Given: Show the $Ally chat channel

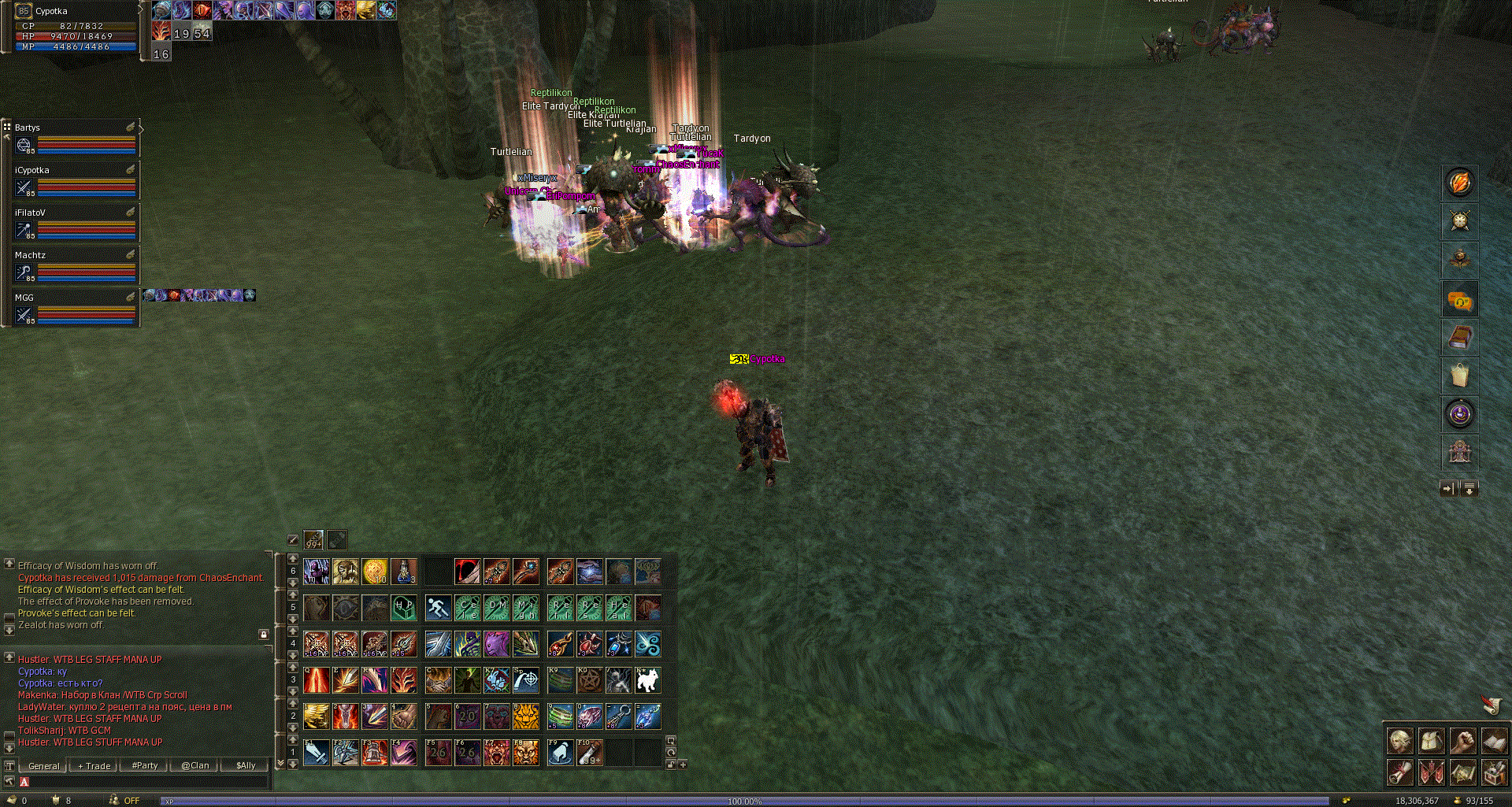Looking at the screenshot, I should pos(246,765).
